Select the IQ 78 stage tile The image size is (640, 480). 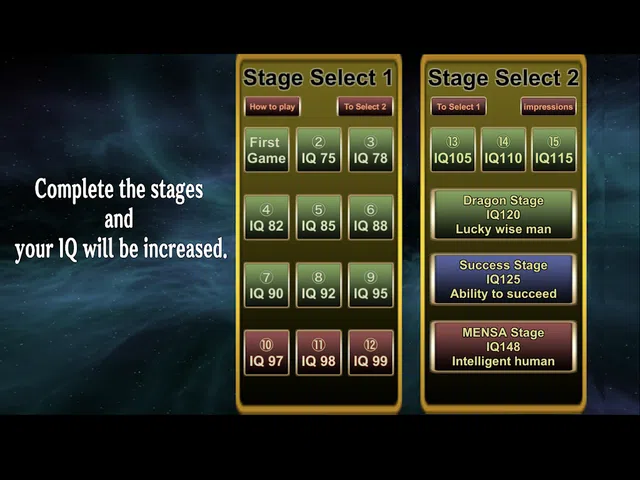tap(371, 150)
